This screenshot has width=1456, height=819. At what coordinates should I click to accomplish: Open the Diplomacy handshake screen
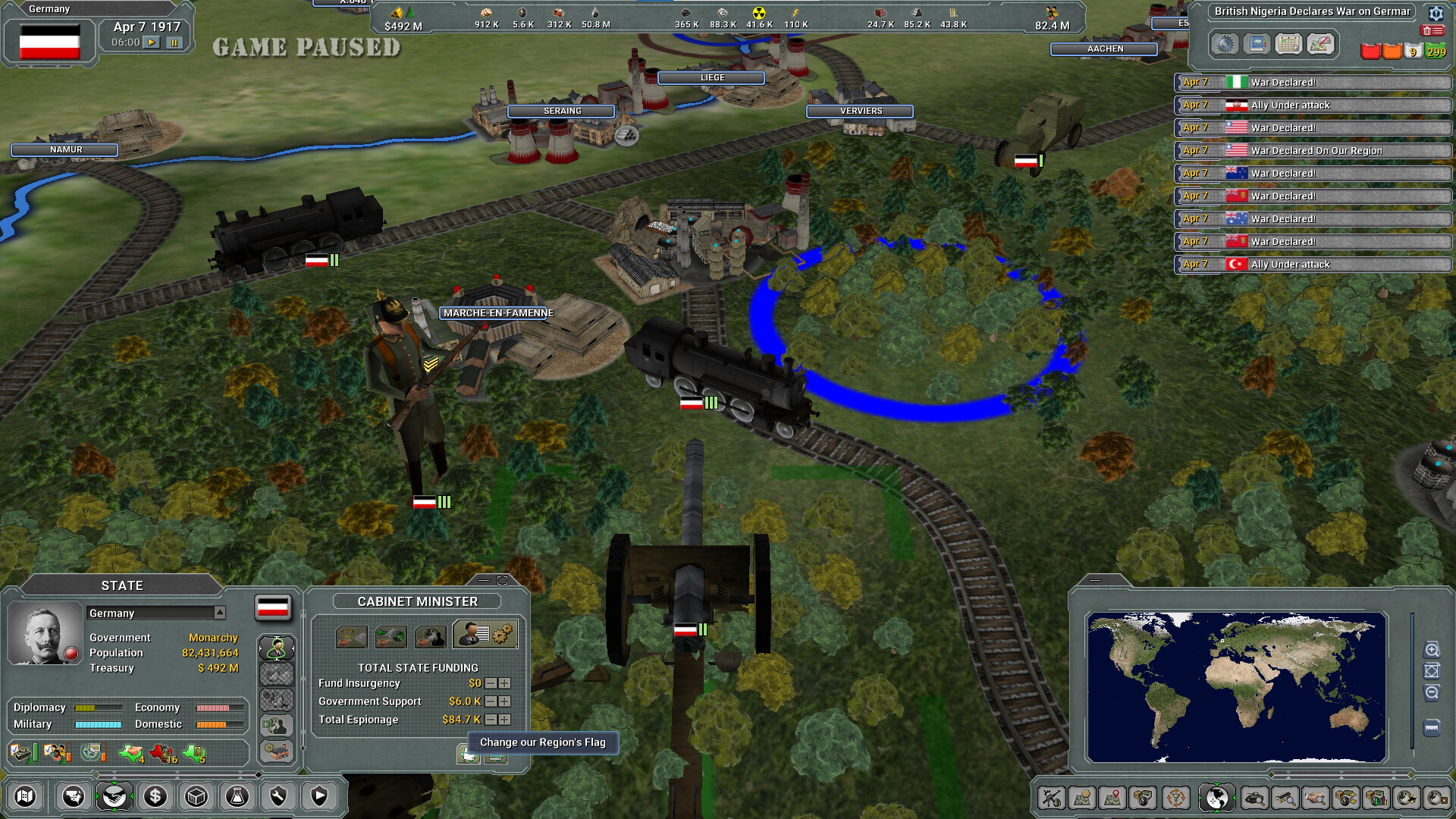[115, 796]
